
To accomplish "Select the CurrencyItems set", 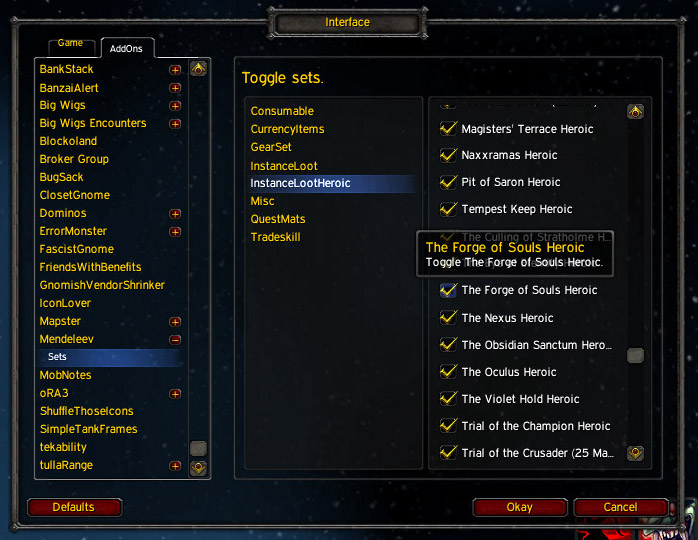I will pyautogui.click(x=287, y=129).
